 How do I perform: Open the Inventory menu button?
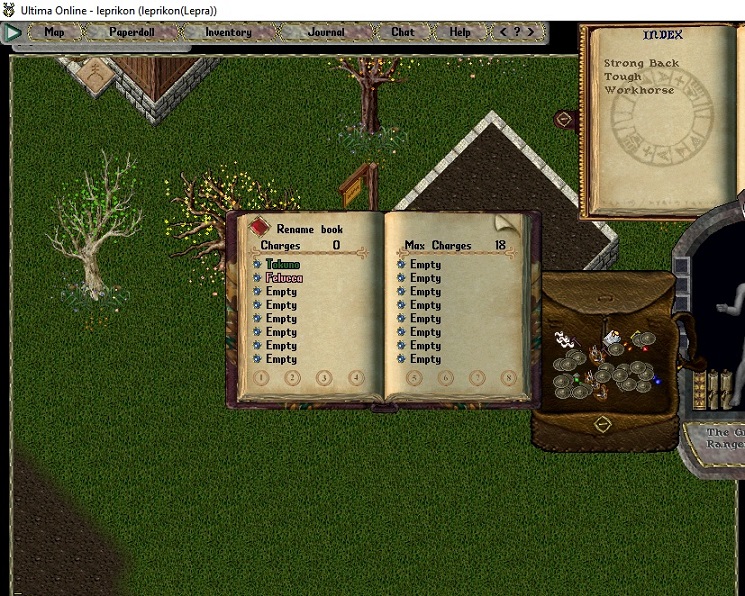[228, 32]
